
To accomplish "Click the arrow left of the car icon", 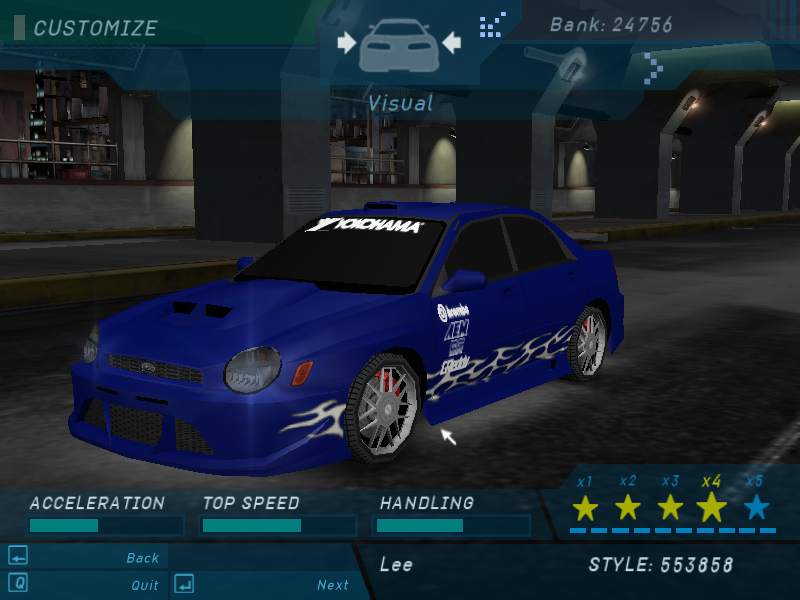I will coord(346,43).
